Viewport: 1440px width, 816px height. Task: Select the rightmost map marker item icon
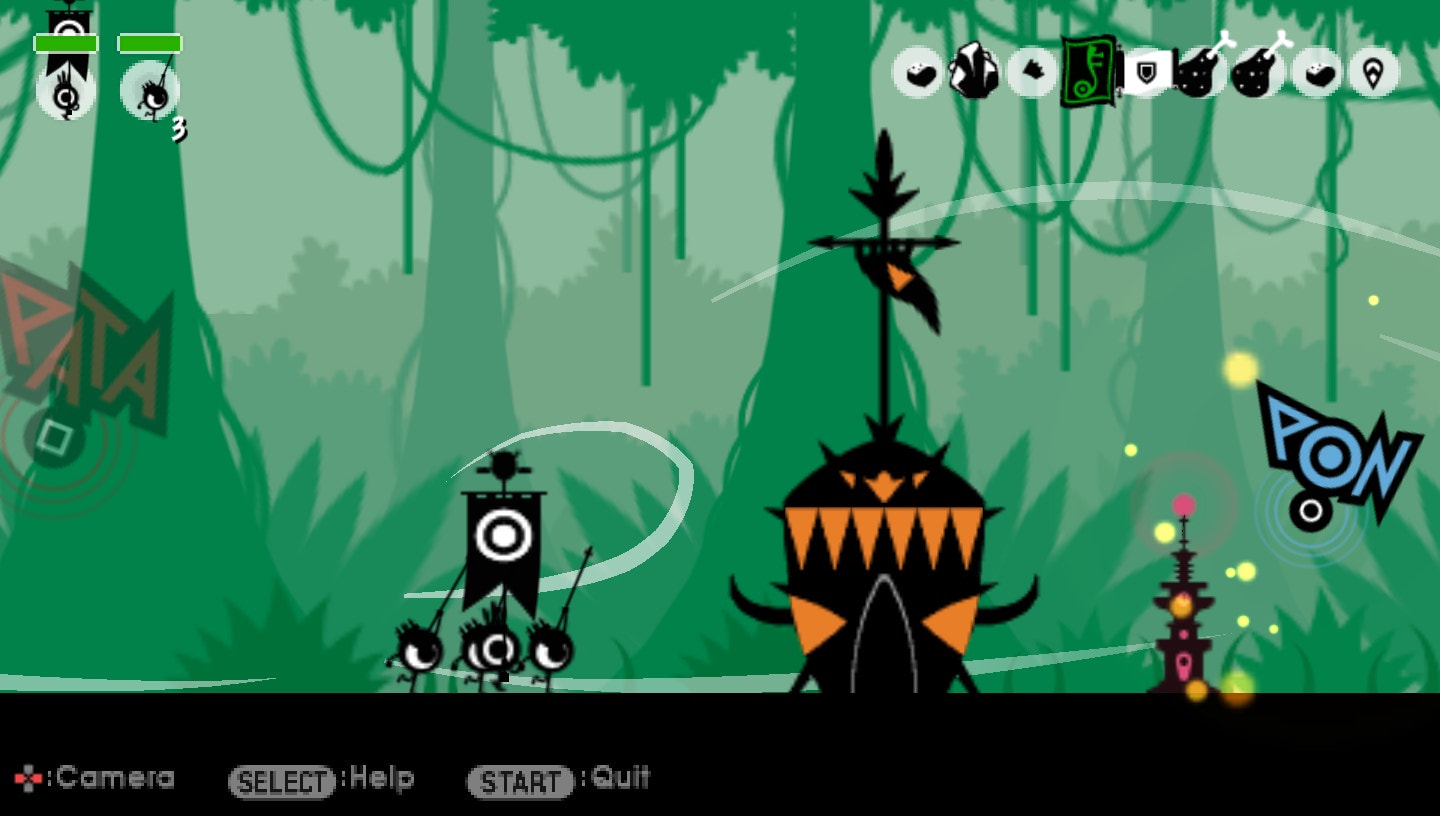point(1371,70)
